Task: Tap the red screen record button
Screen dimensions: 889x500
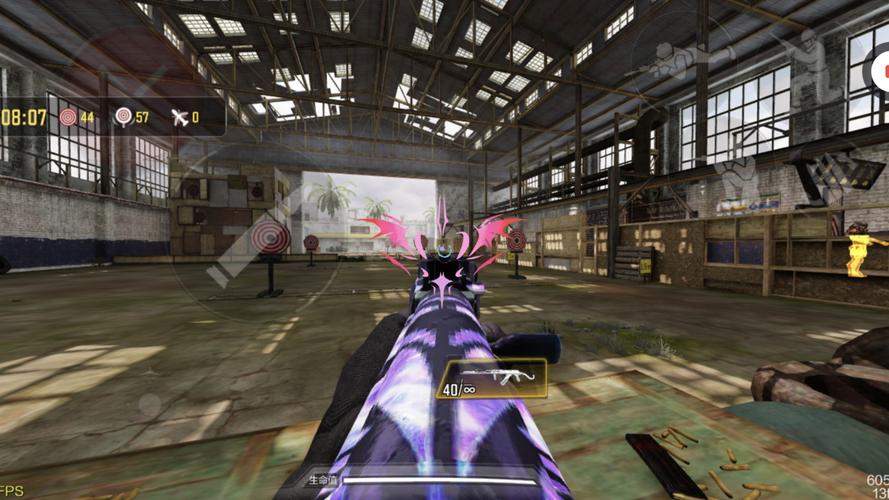Action: pyautogui.click(x=880, y=68)
